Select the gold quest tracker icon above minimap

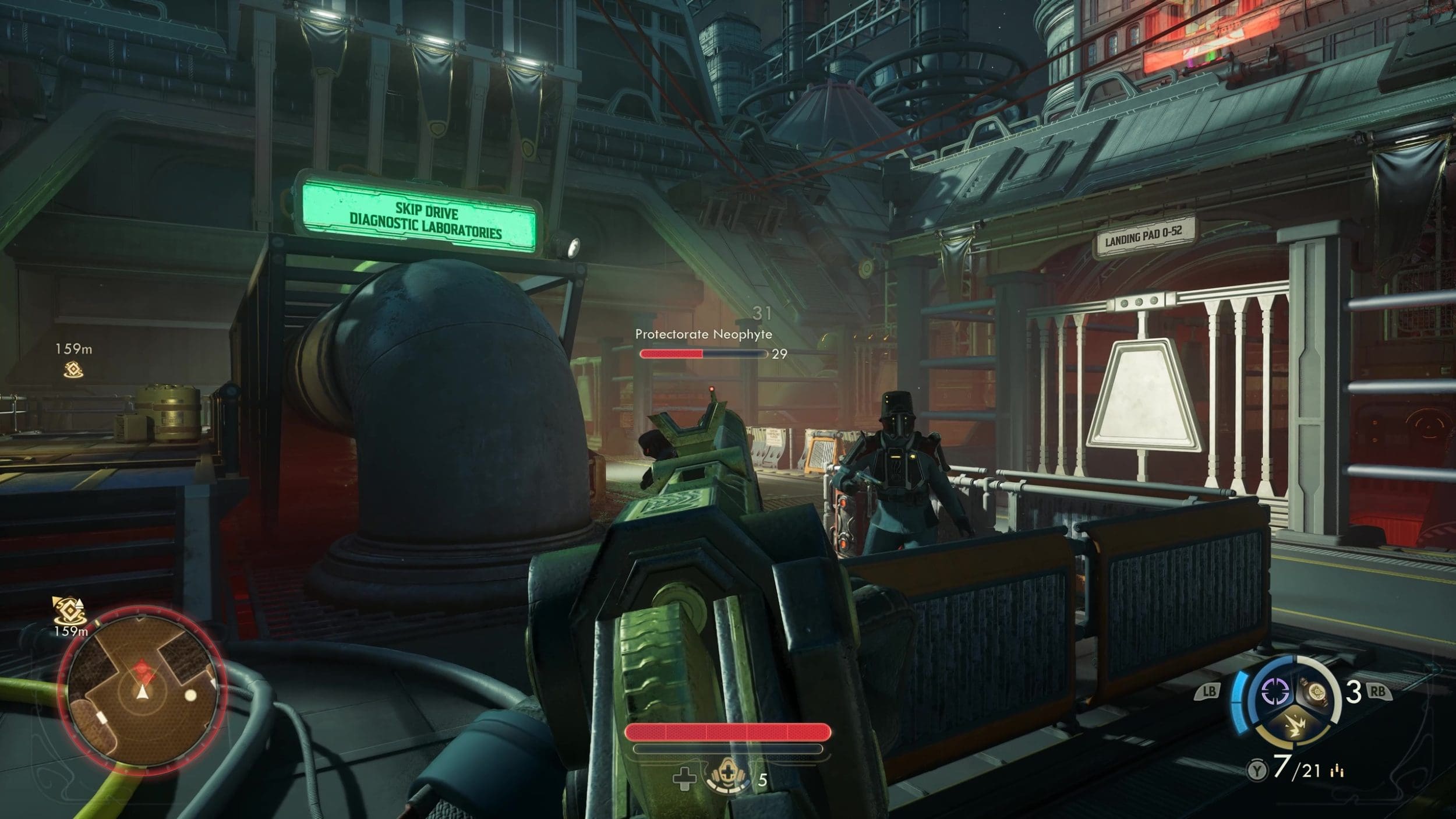coord(69,612)
